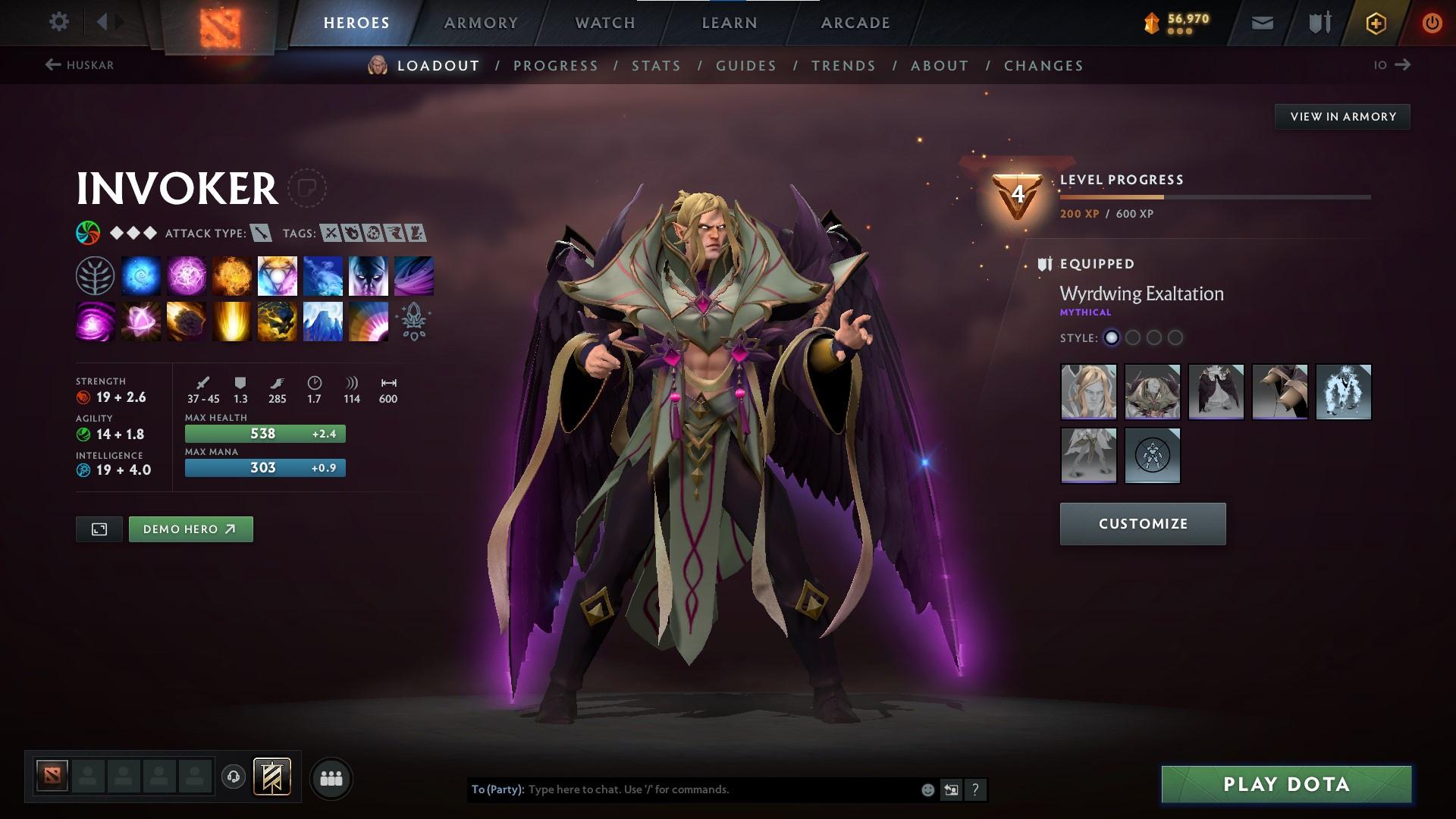Open the hero preview popout beside Demo Hero

(x=99, y=529)
